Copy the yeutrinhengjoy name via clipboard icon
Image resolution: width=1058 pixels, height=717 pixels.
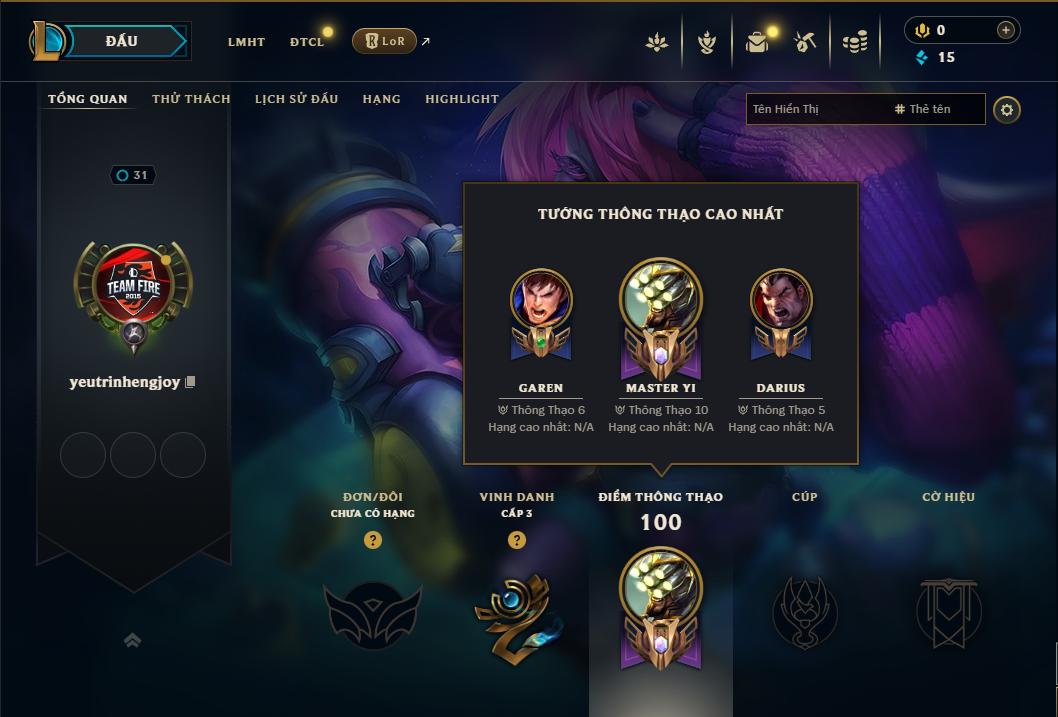(190, 382)
